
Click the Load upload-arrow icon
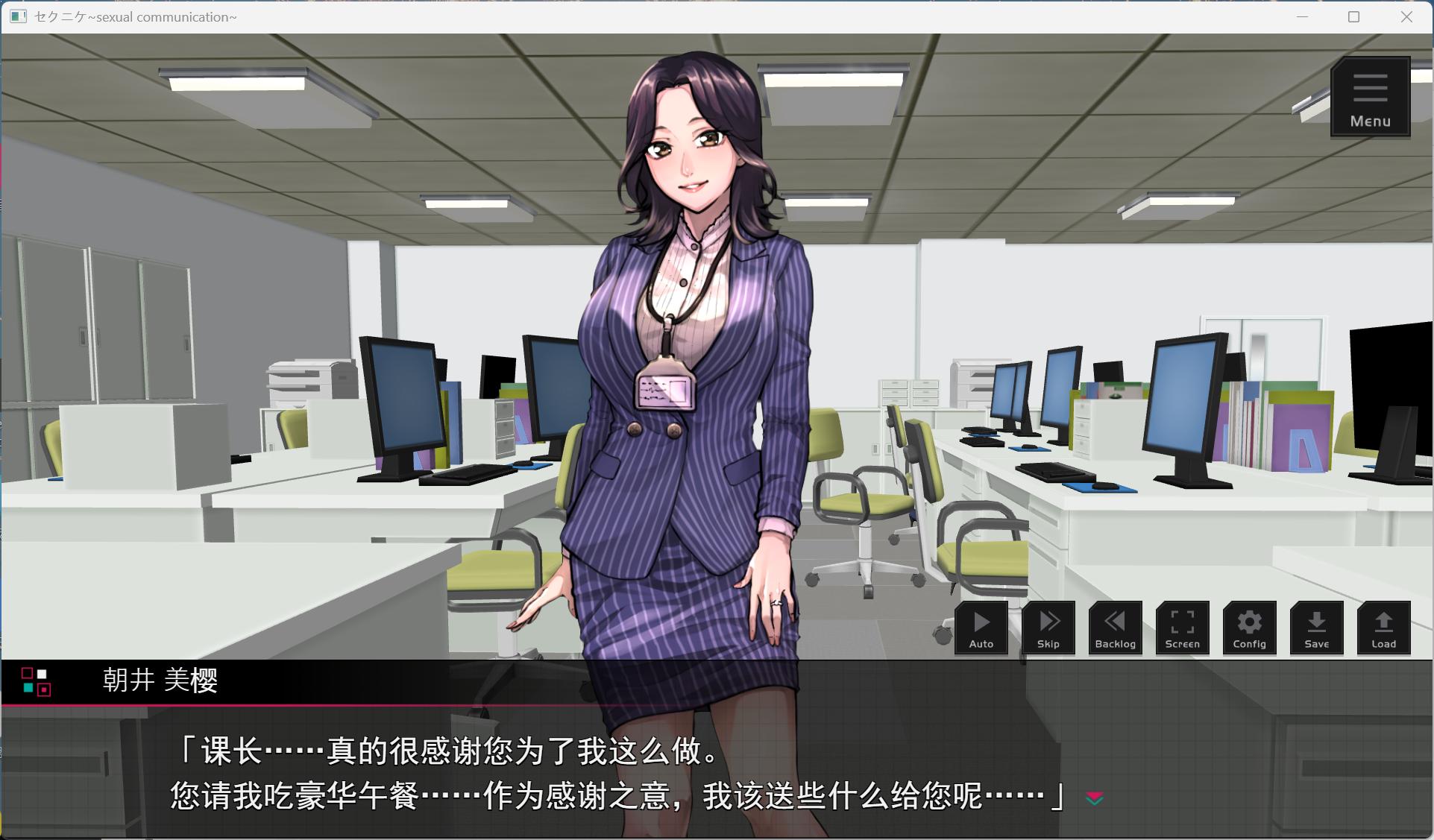(1383, 628)
